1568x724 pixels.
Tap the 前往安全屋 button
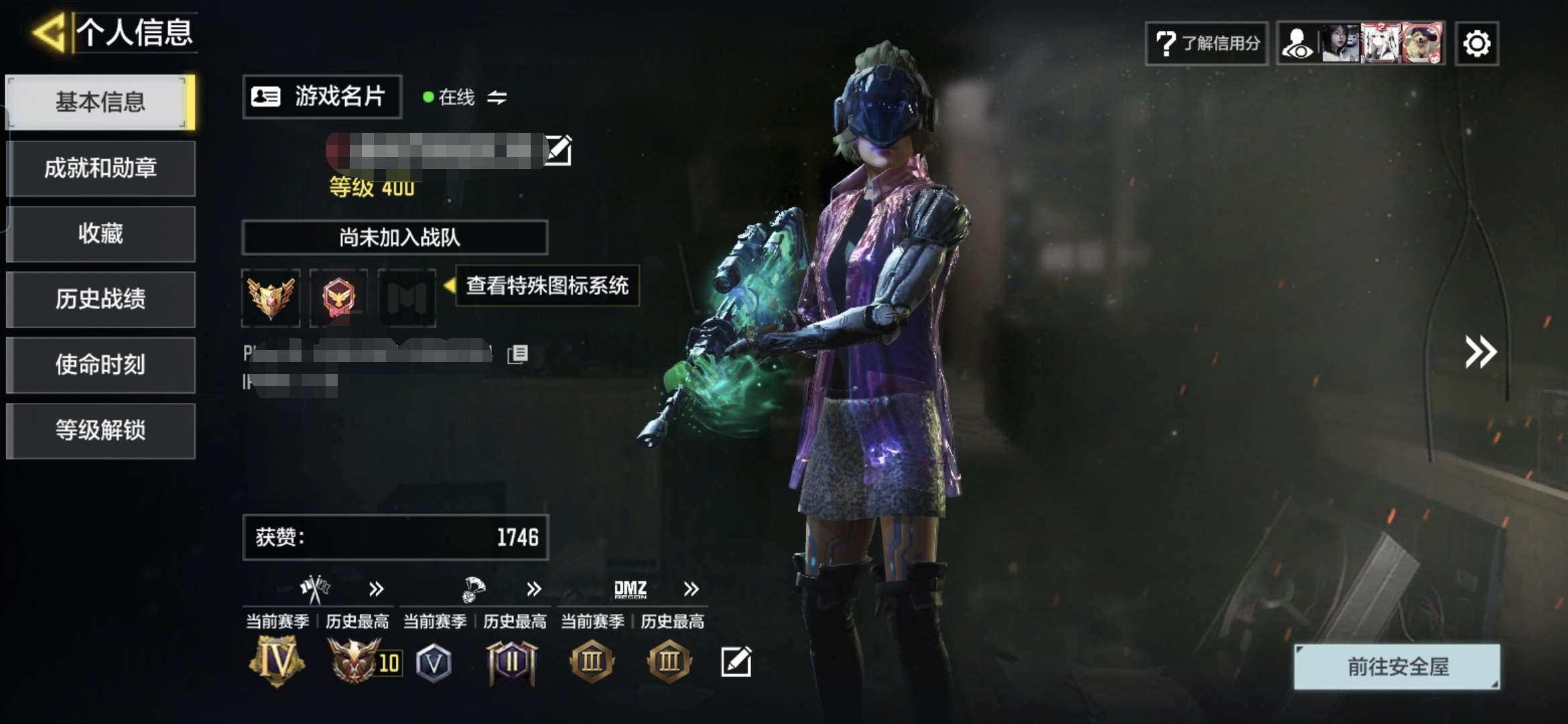pos(1397,666)
